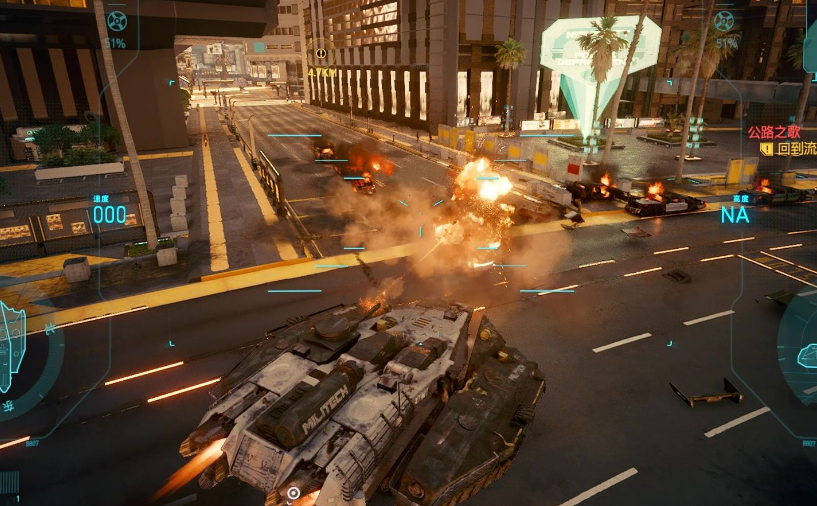The height and width of the screenshot is (506, 817).
Task: Click the vehicle status gauge icon
Action: click(x=806, y=356)
